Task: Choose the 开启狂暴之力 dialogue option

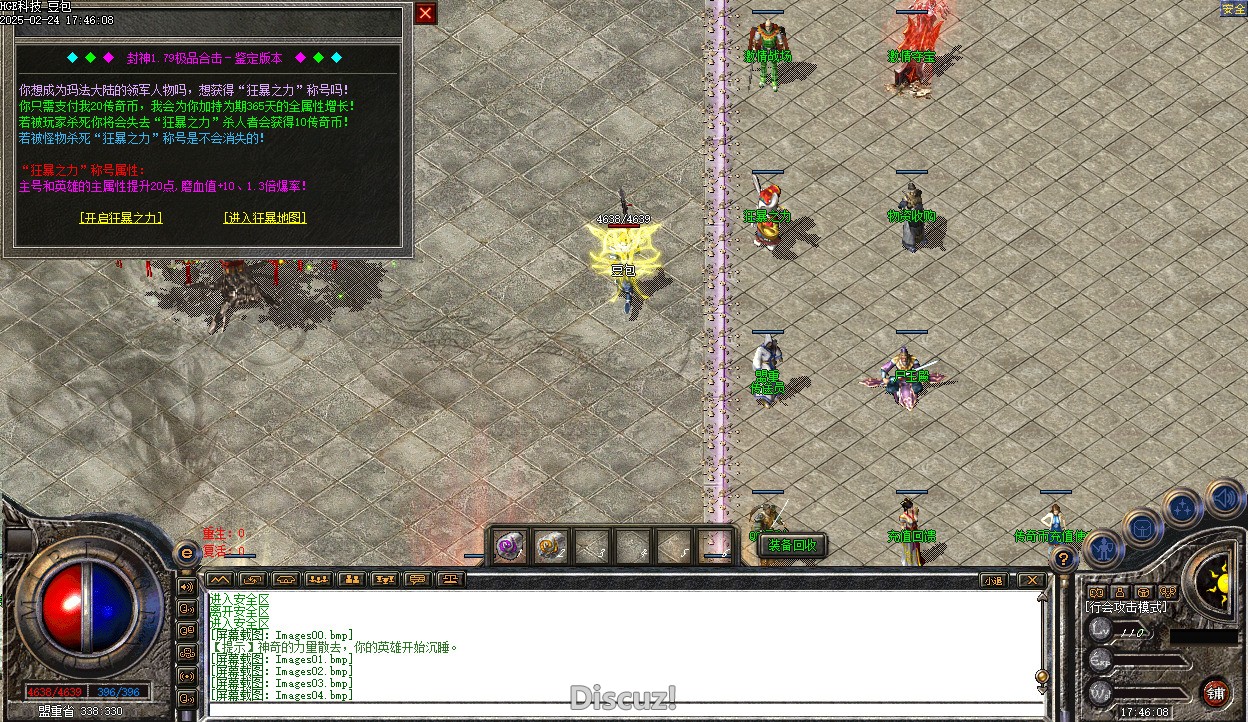Action: pos(120,218)
